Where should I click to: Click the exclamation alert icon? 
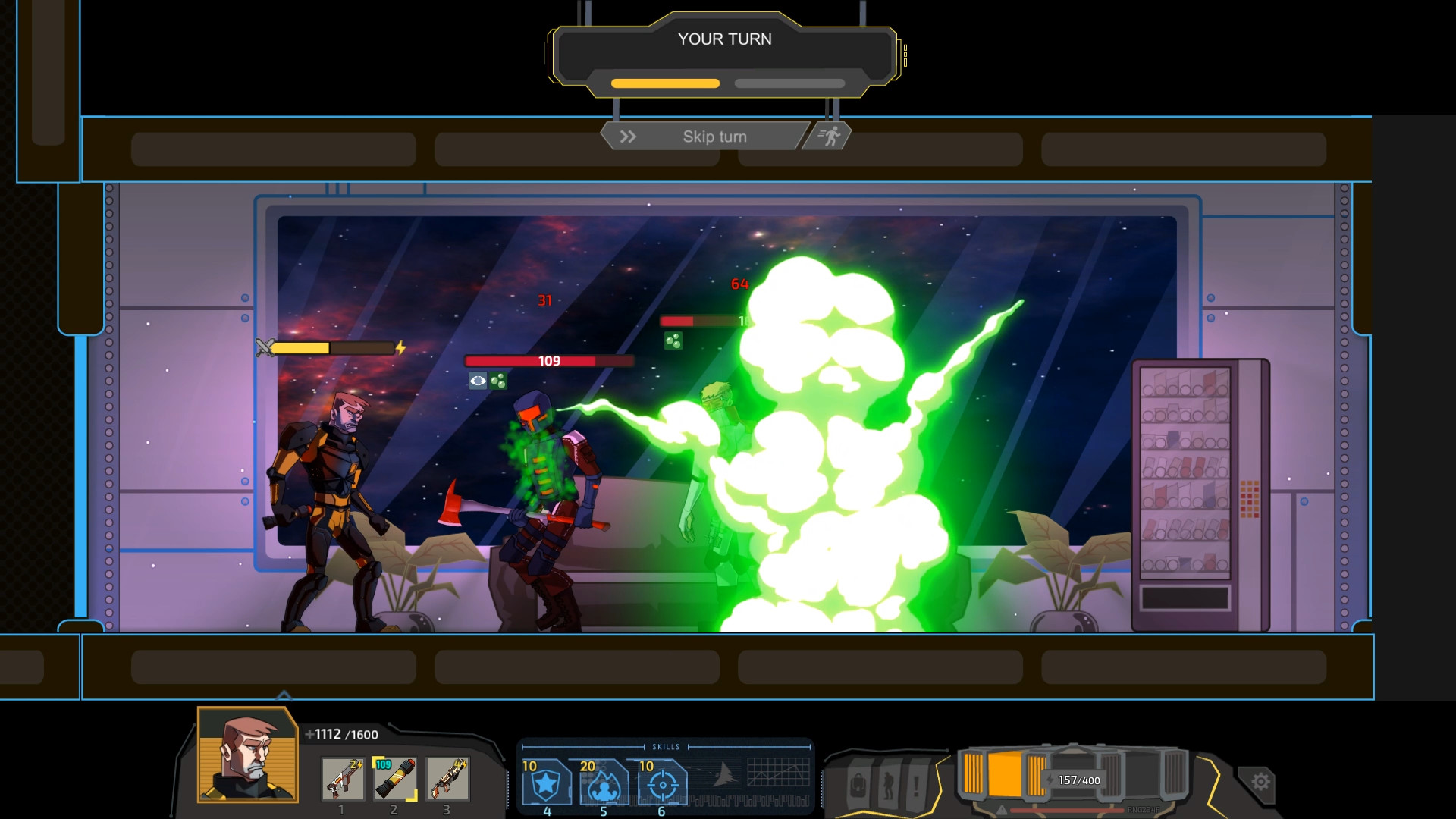(918, 786)
